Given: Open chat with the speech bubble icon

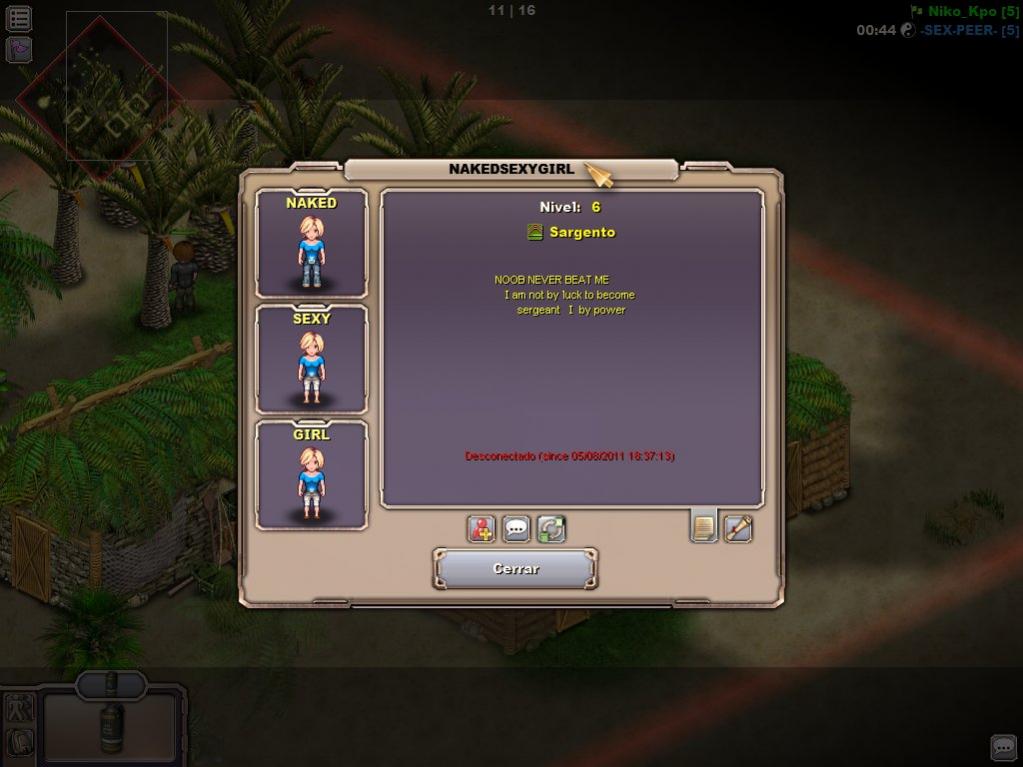Looking at the screenshot, I should [x=516, y=528].
